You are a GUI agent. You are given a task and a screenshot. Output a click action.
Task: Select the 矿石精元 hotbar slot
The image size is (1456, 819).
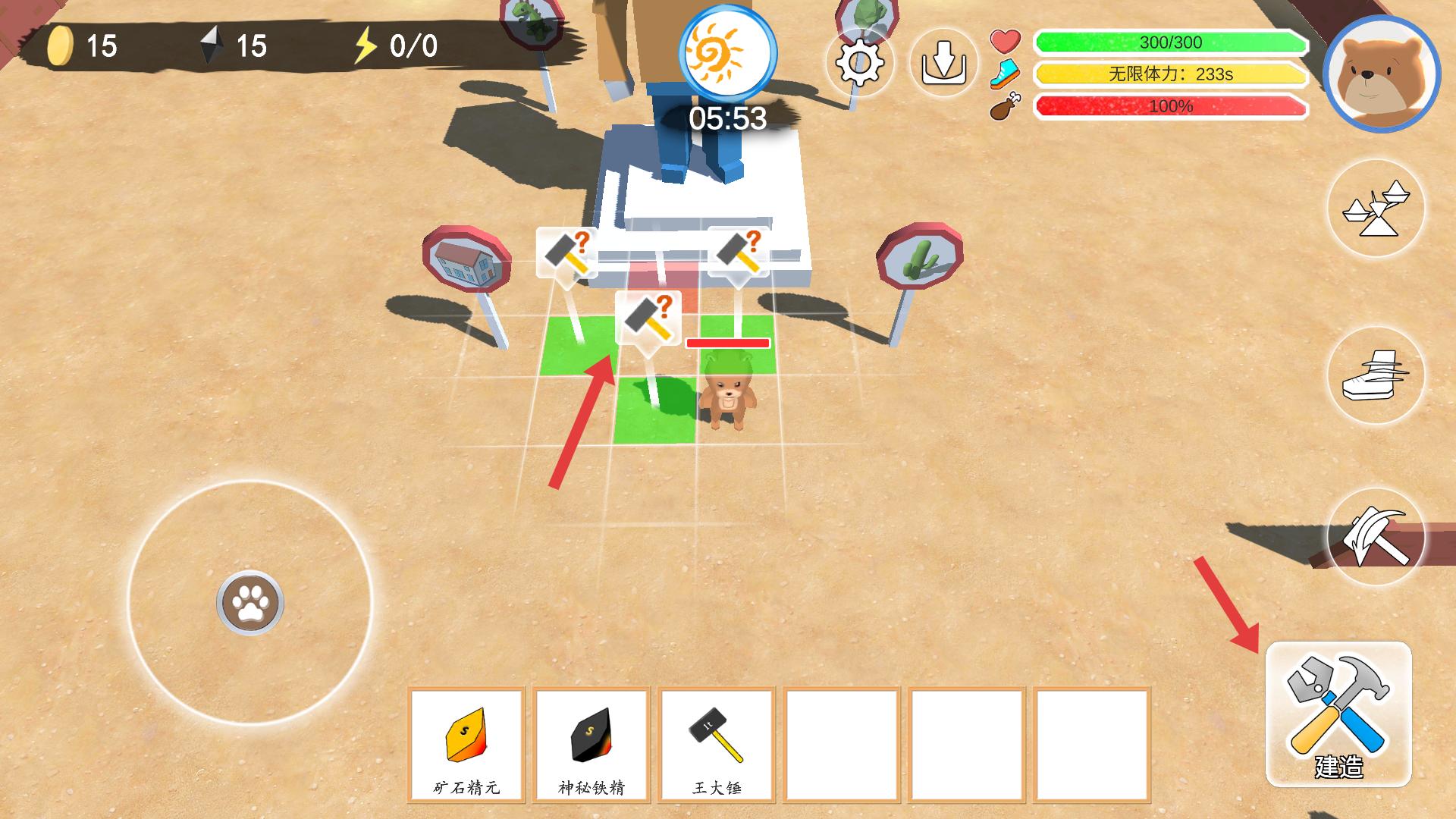coord(466,744)
